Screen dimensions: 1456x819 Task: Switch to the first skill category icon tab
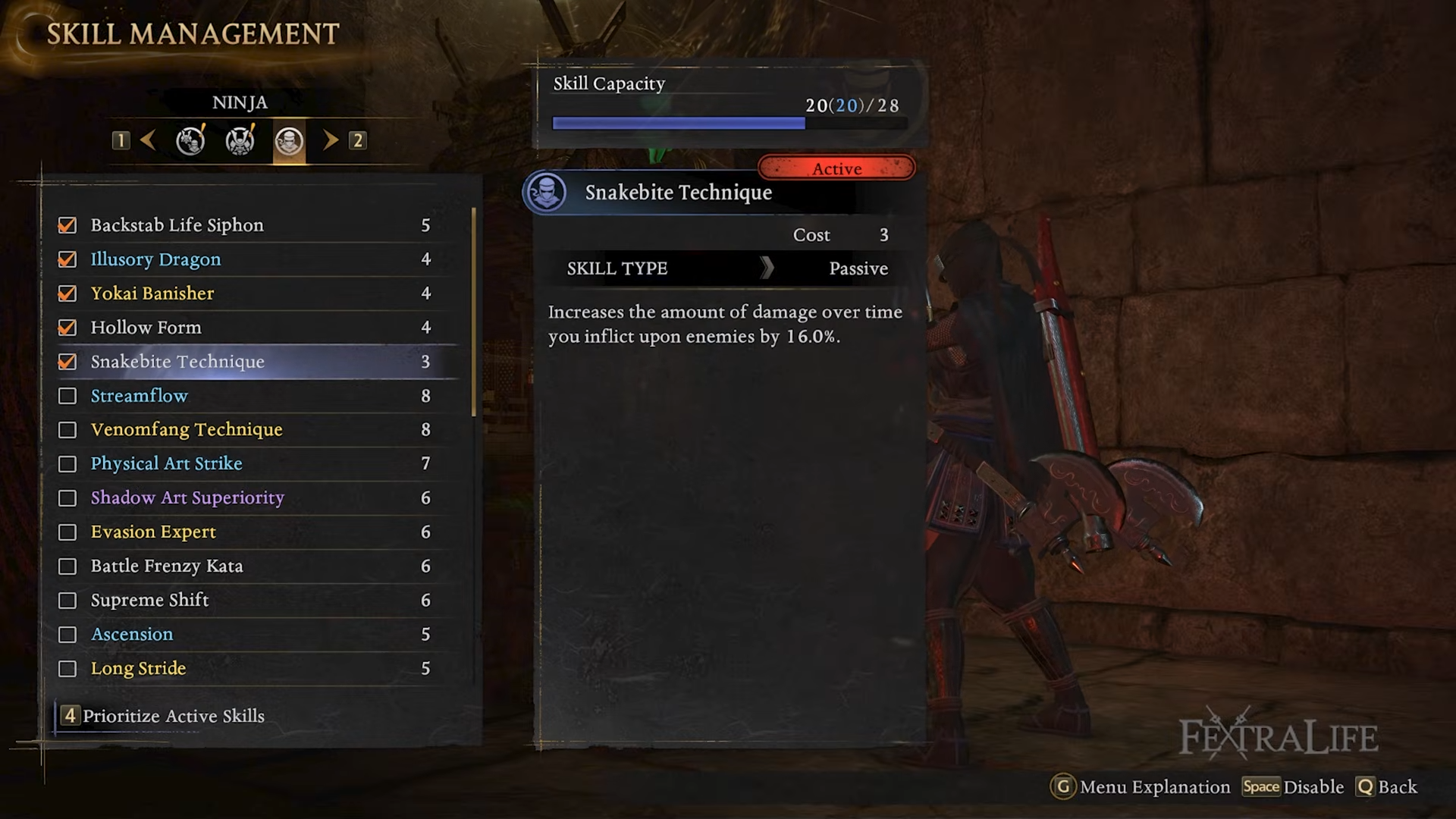pos(190,141)
